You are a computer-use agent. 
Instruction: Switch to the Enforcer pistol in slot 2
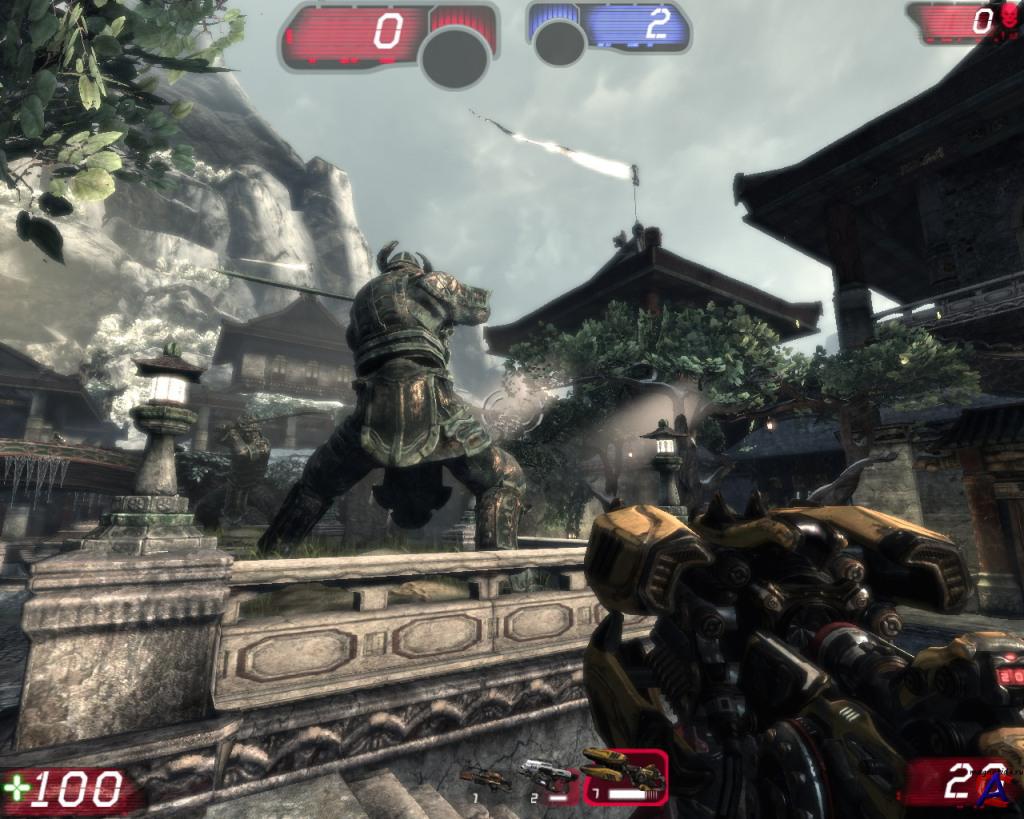[x=548, y=776]
